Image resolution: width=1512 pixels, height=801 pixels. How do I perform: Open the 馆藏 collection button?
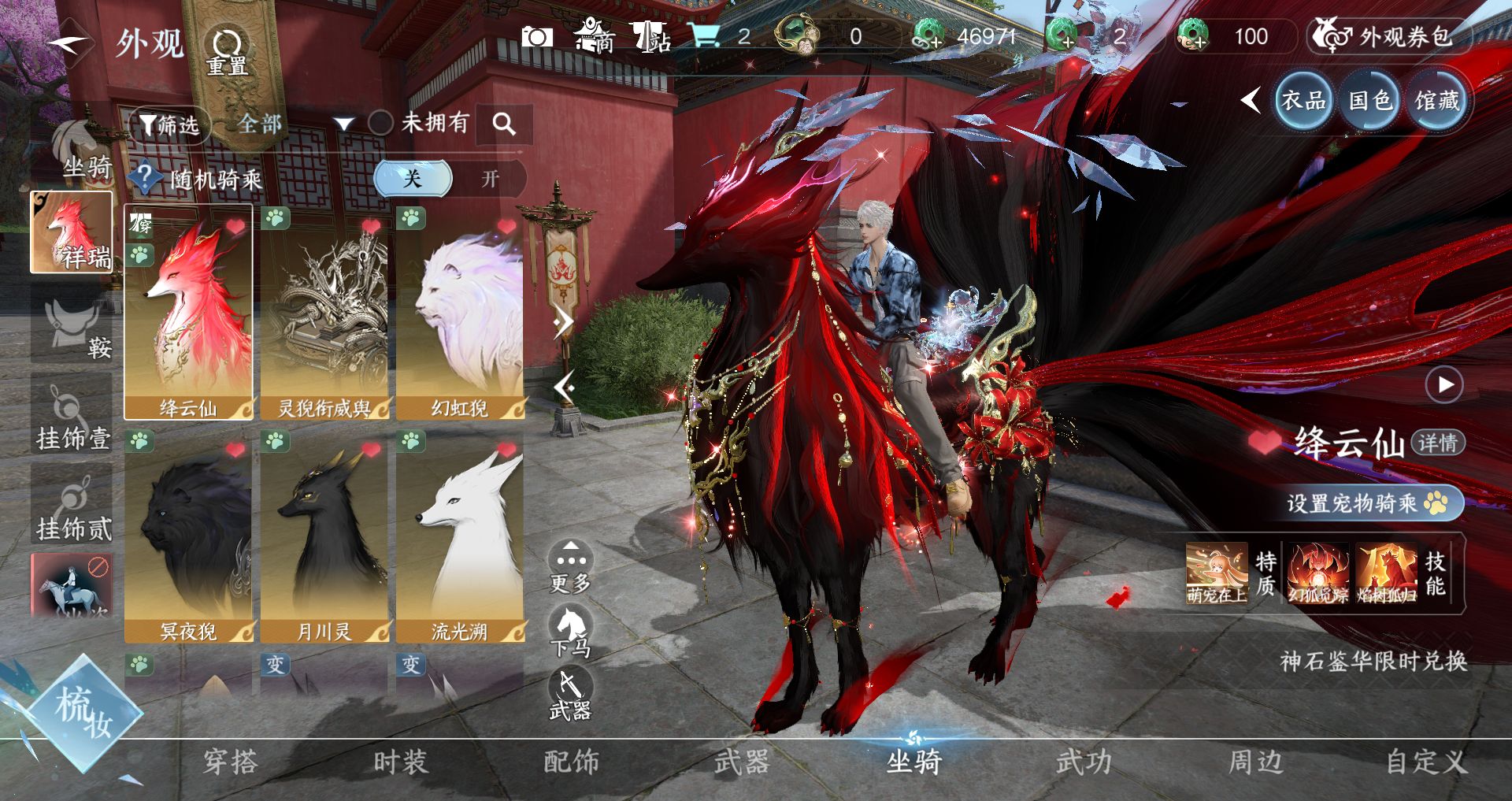[x=1436, y=101]
